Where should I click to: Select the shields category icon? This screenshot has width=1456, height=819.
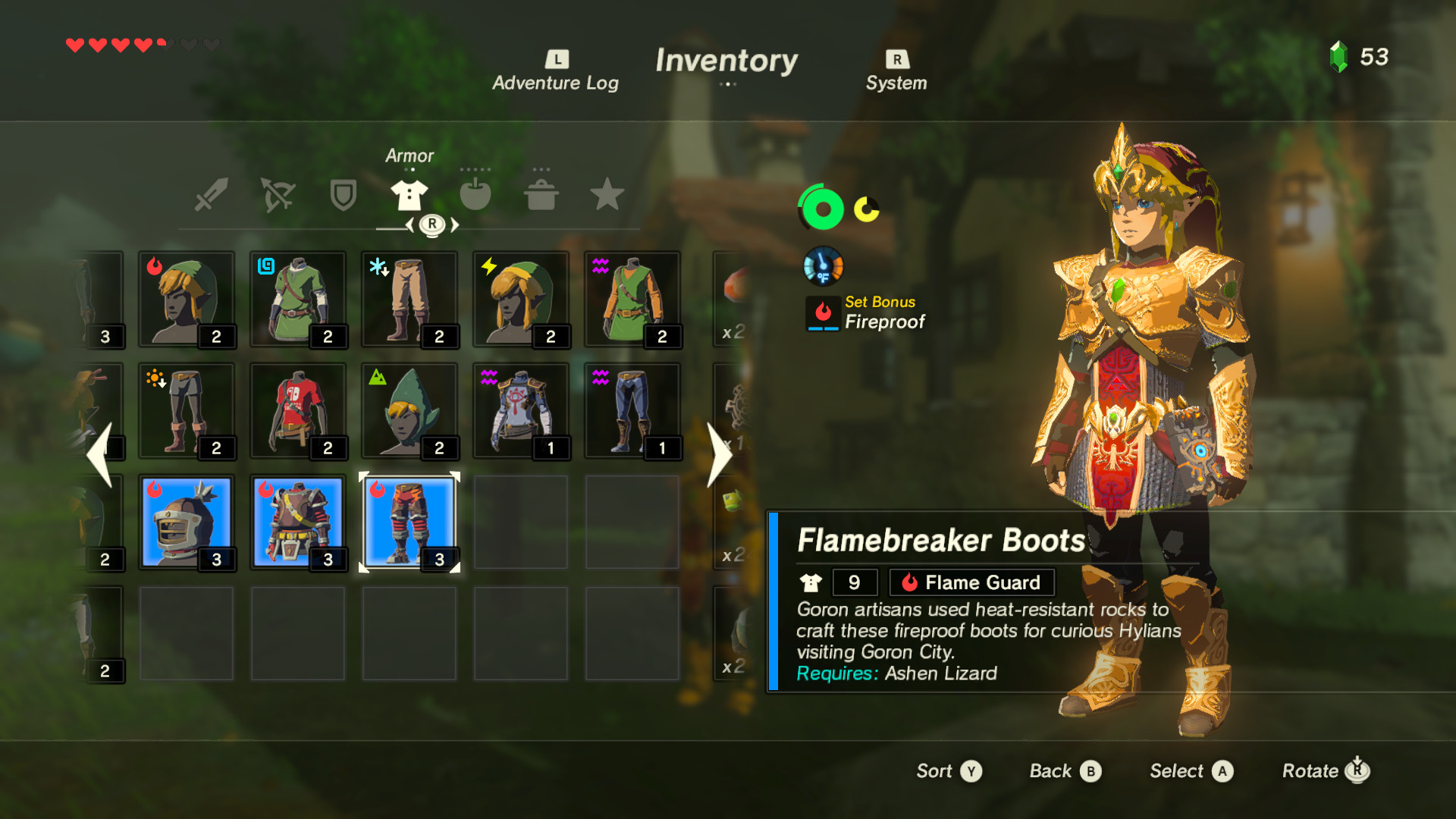[344, 194]
